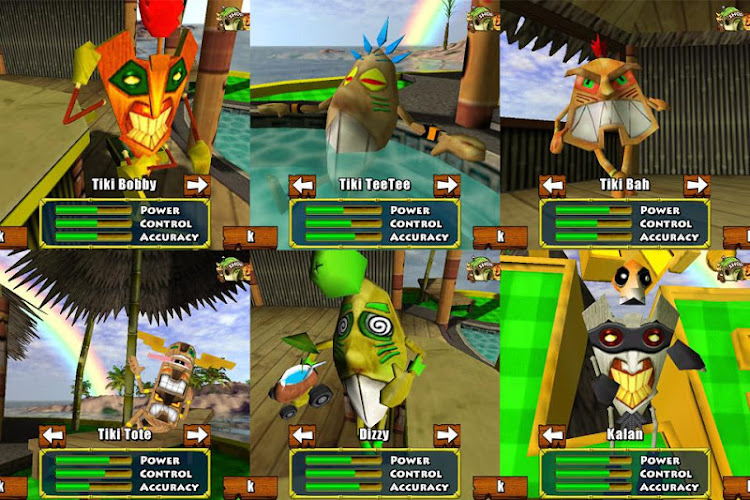Select the right arrow beside Dizzy

[x=447, y=435]
